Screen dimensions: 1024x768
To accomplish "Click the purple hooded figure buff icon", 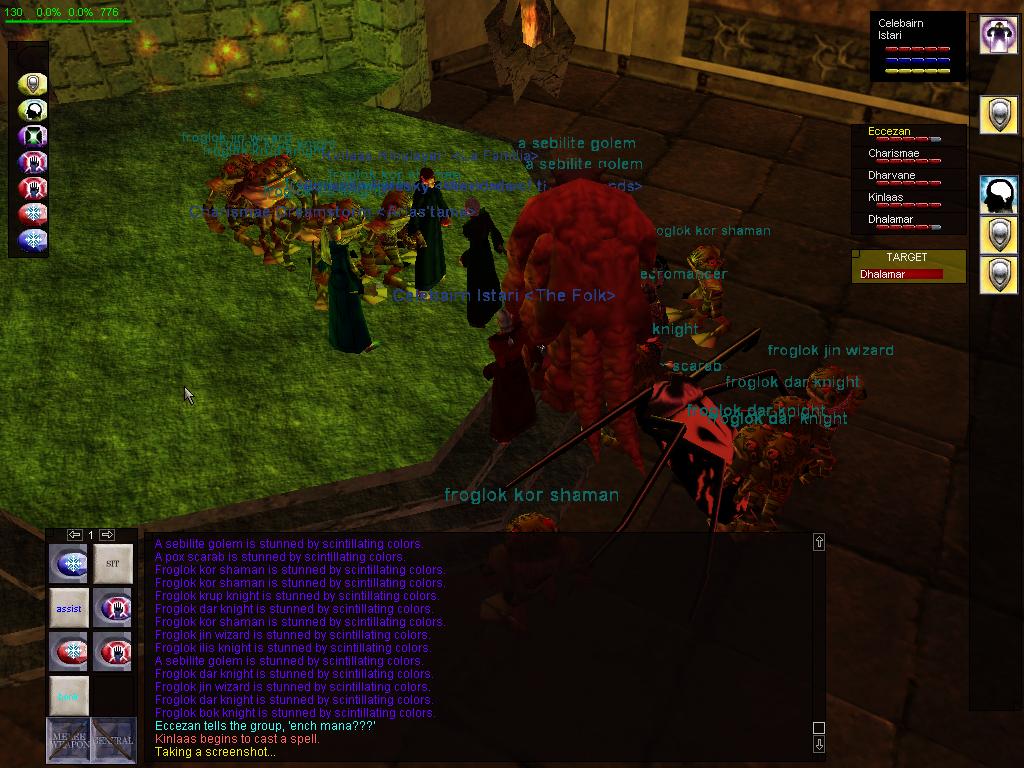I will (998, 36).
